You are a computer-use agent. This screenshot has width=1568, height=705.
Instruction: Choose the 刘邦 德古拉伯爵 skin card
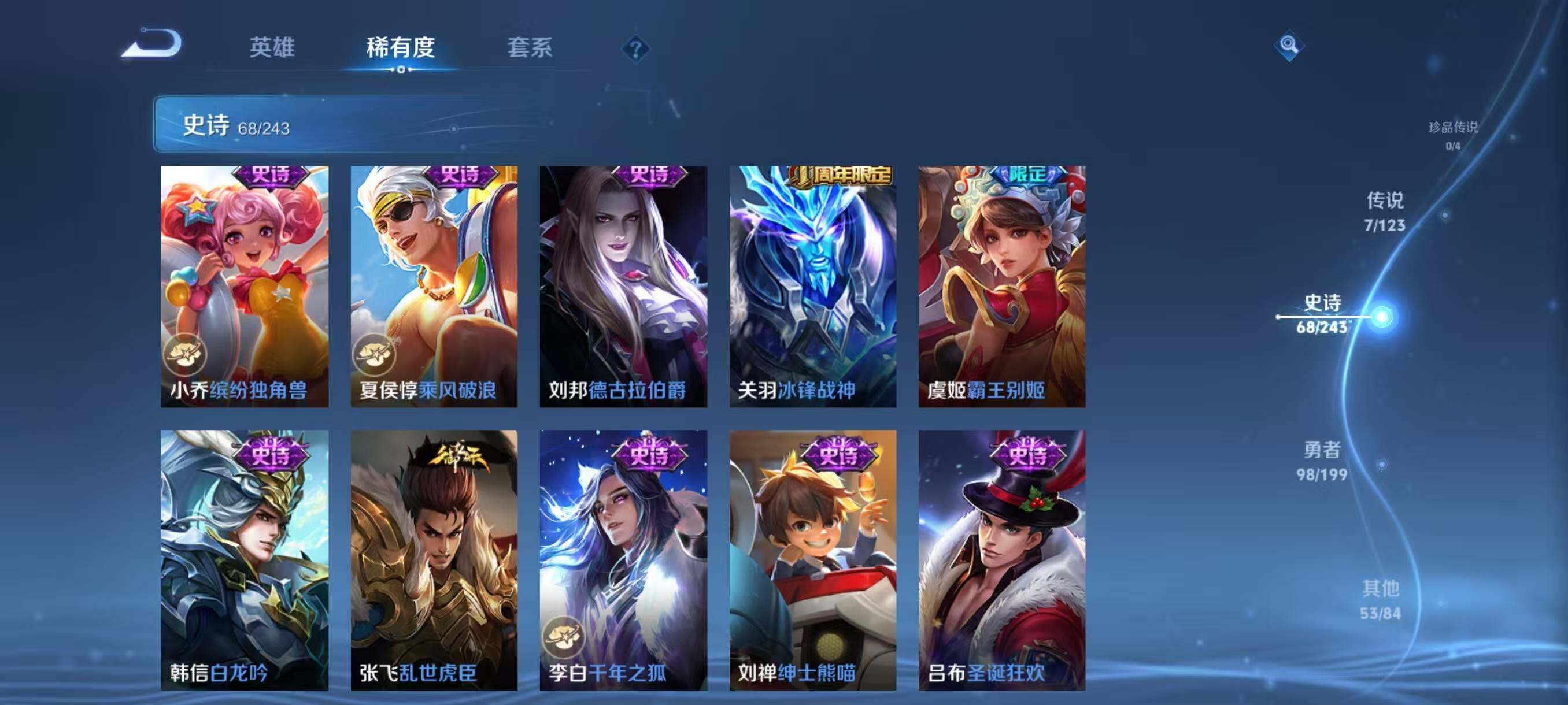623,286
